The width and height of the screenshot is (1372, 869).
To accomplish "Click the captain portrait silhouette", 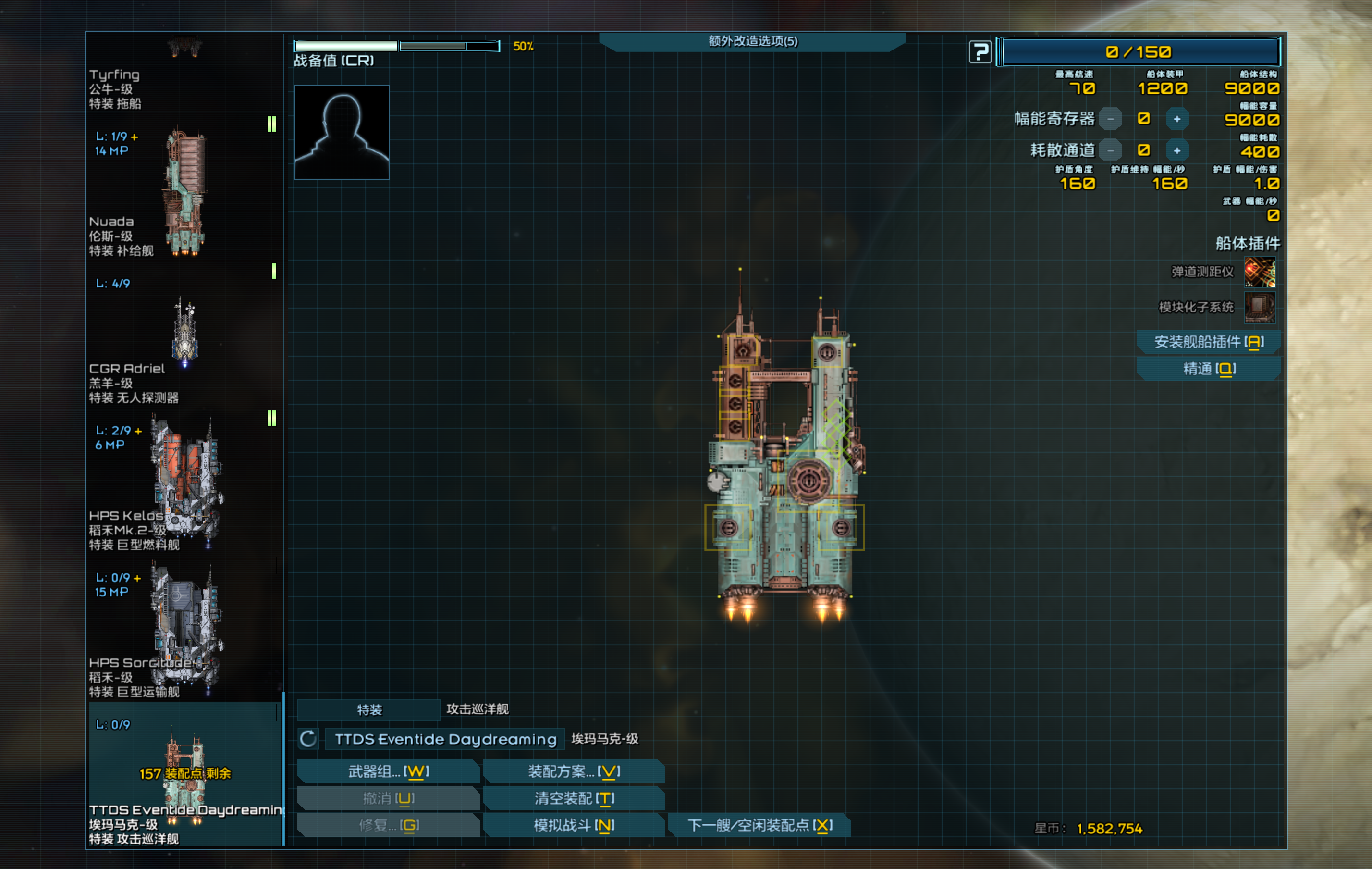I will tap(342, 132).
